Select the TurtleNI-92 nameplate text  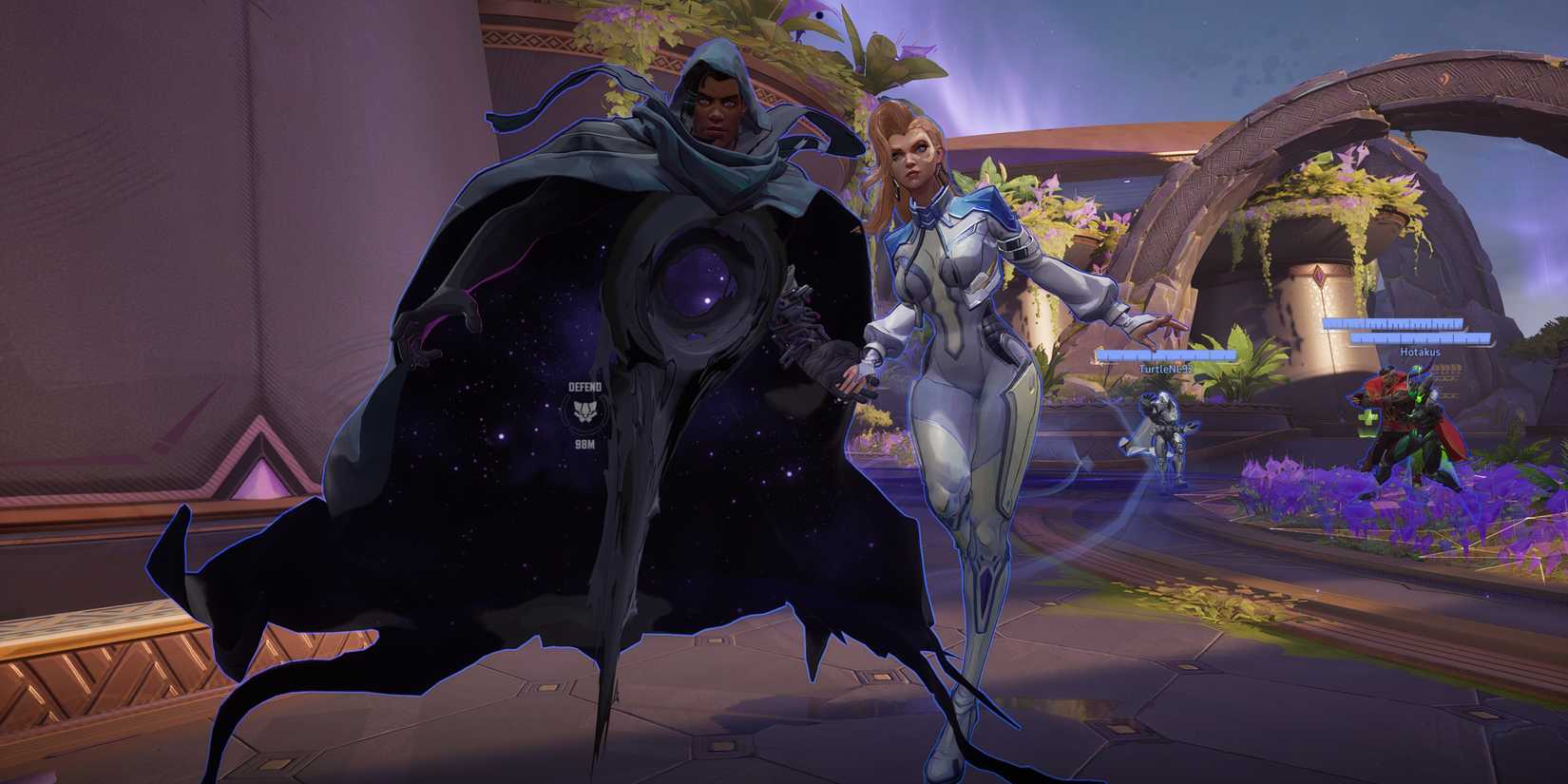tap(1169, 370)
